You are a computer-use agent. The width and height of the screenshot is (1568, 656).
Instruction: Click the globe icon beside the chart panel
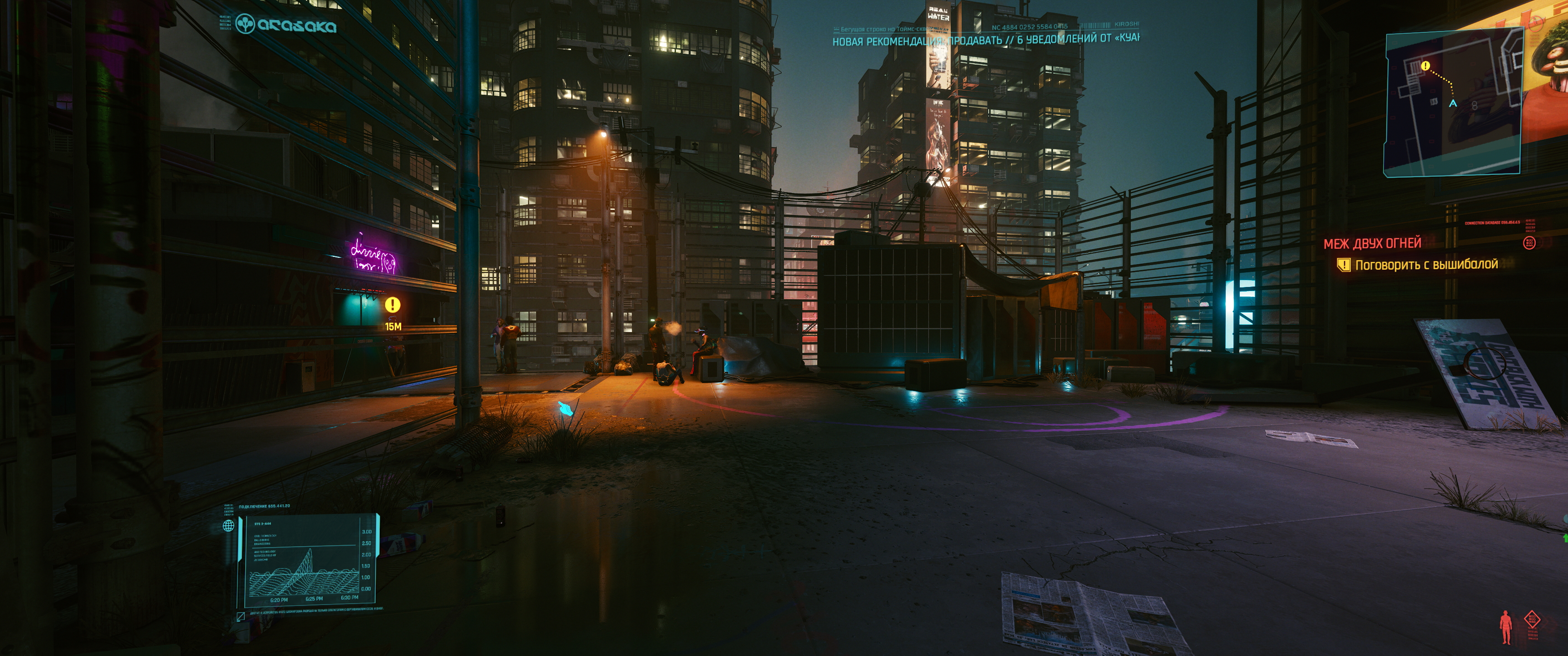pyautogui.click(x=229, y=526)
